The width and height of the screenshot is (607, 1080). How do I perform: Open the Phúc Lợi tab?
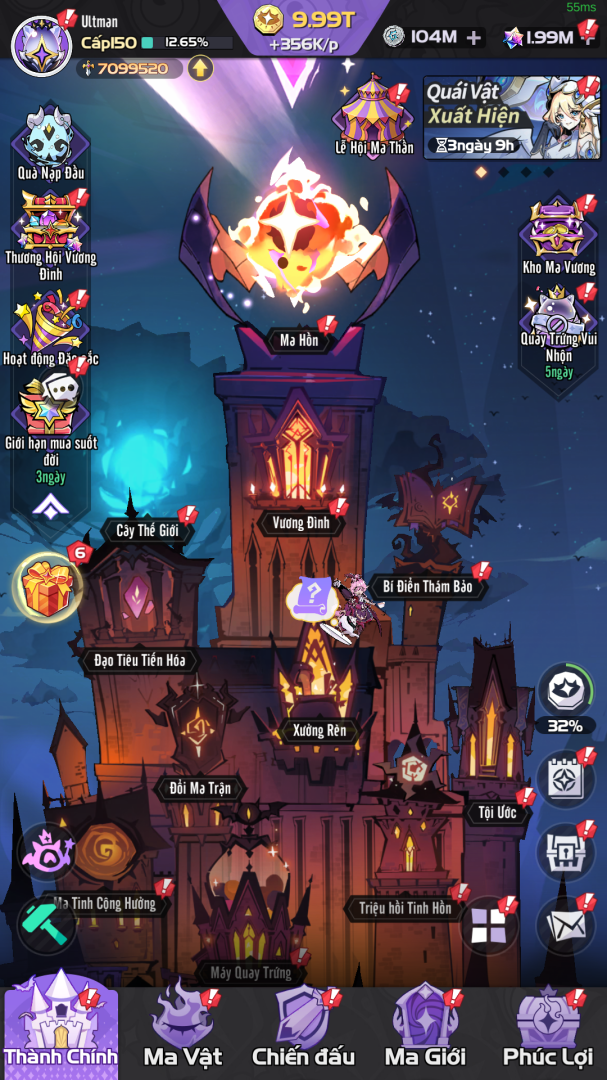pyautogui.click(x=547, y=1028)
